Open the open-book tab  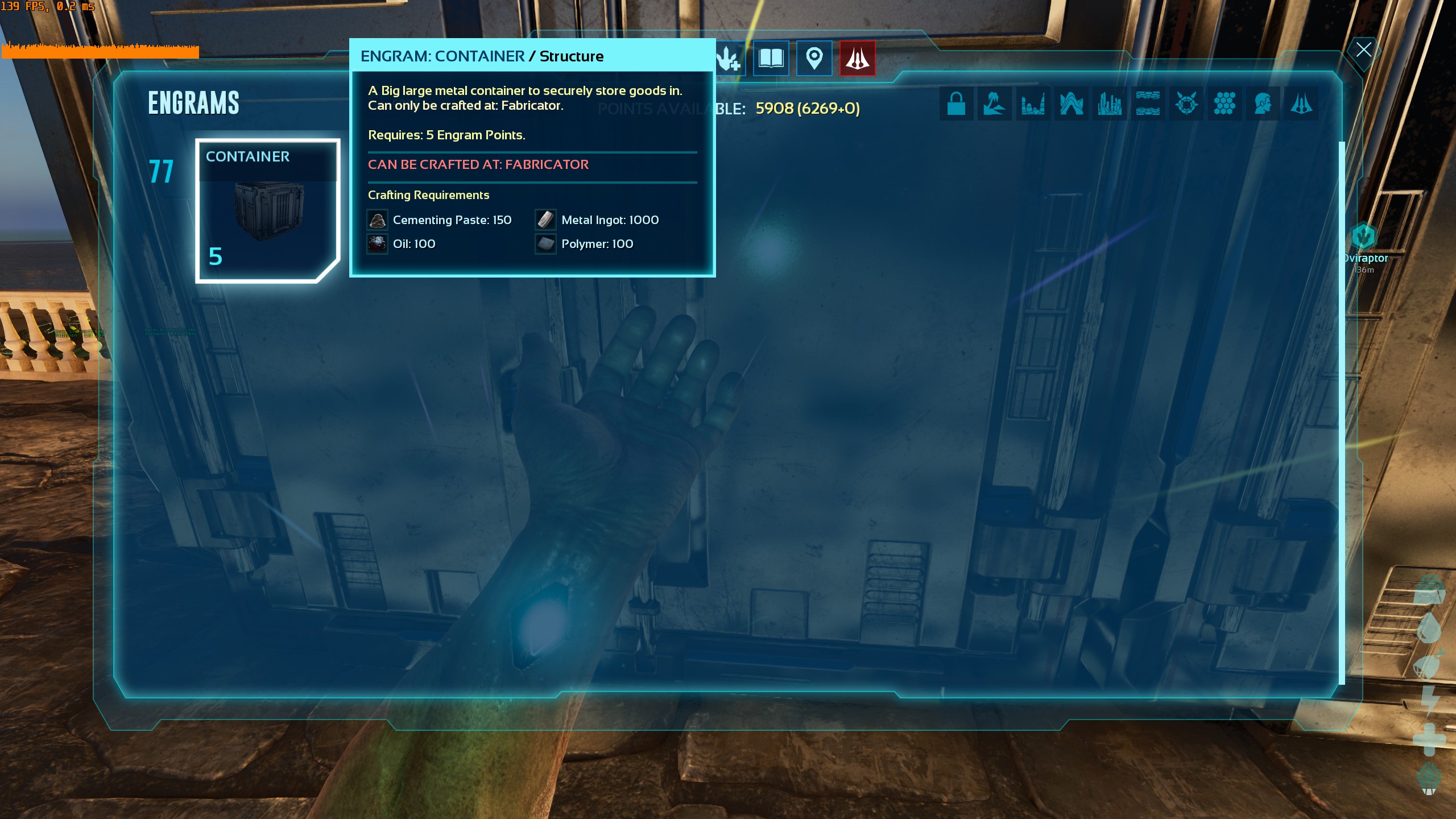(x=771, y=58)
